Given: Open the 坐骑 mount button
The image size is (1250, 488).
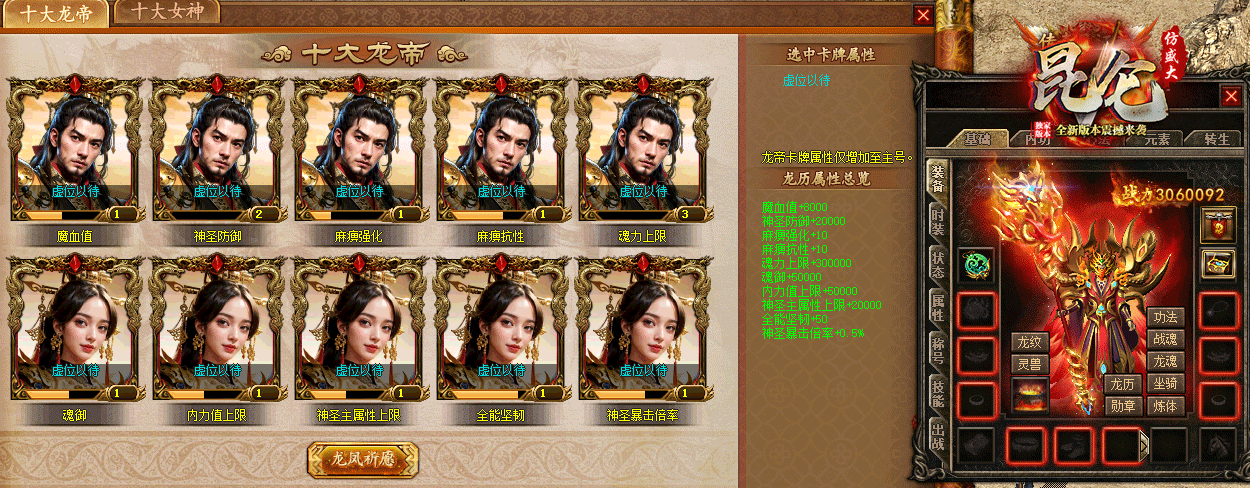Looking at the screenshot, I should pos(1166,384).
